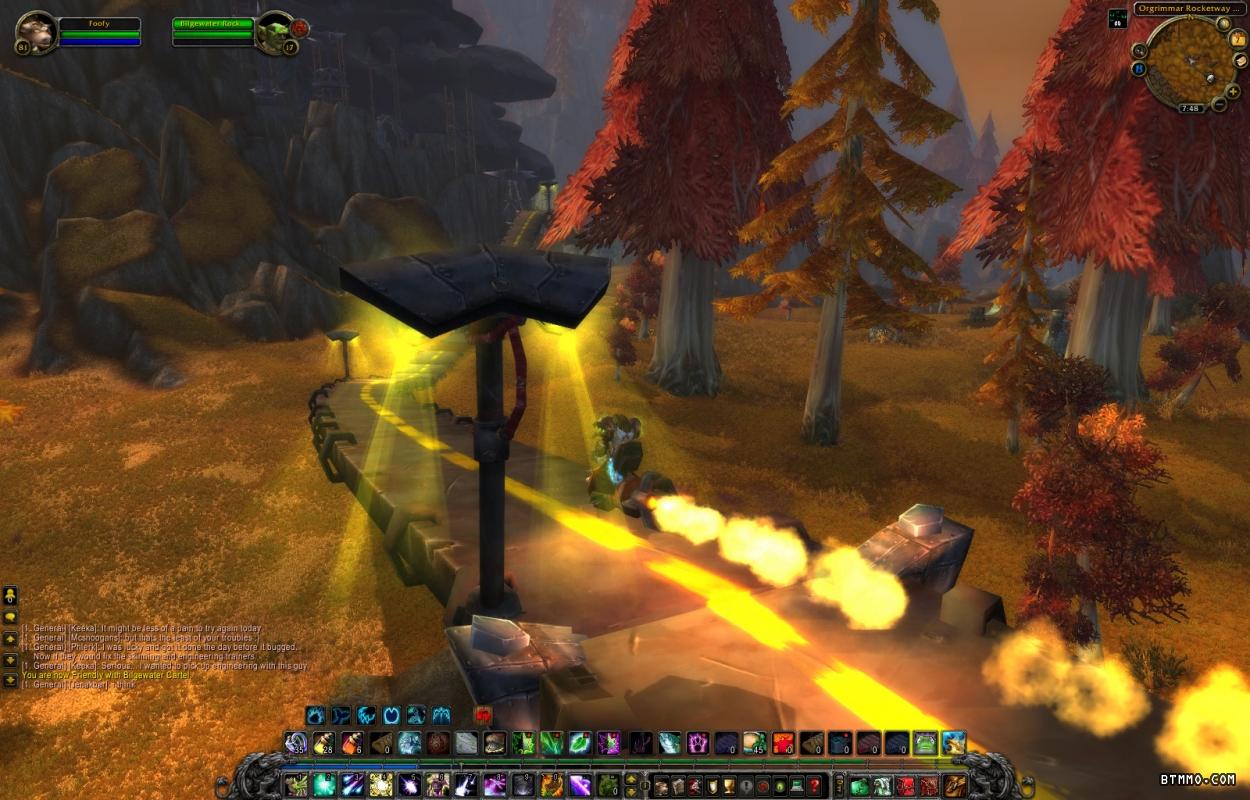
Task: Zoom in the minimap with plus button
Action: click(1234, 91)
